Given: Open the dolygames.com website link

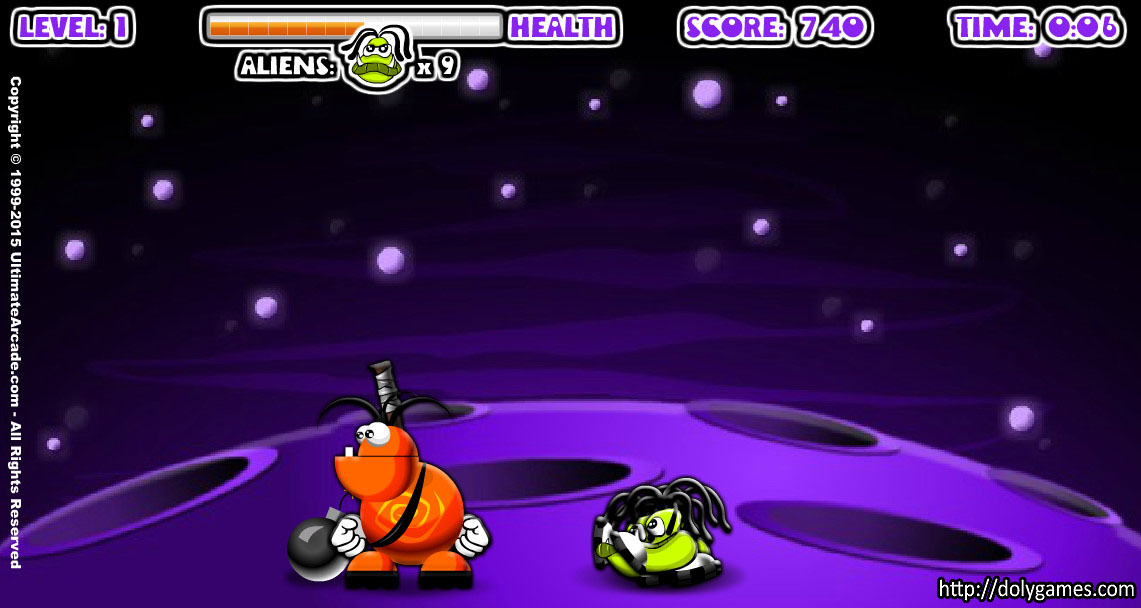Looking at the screenshot, I should point(1035,588).
